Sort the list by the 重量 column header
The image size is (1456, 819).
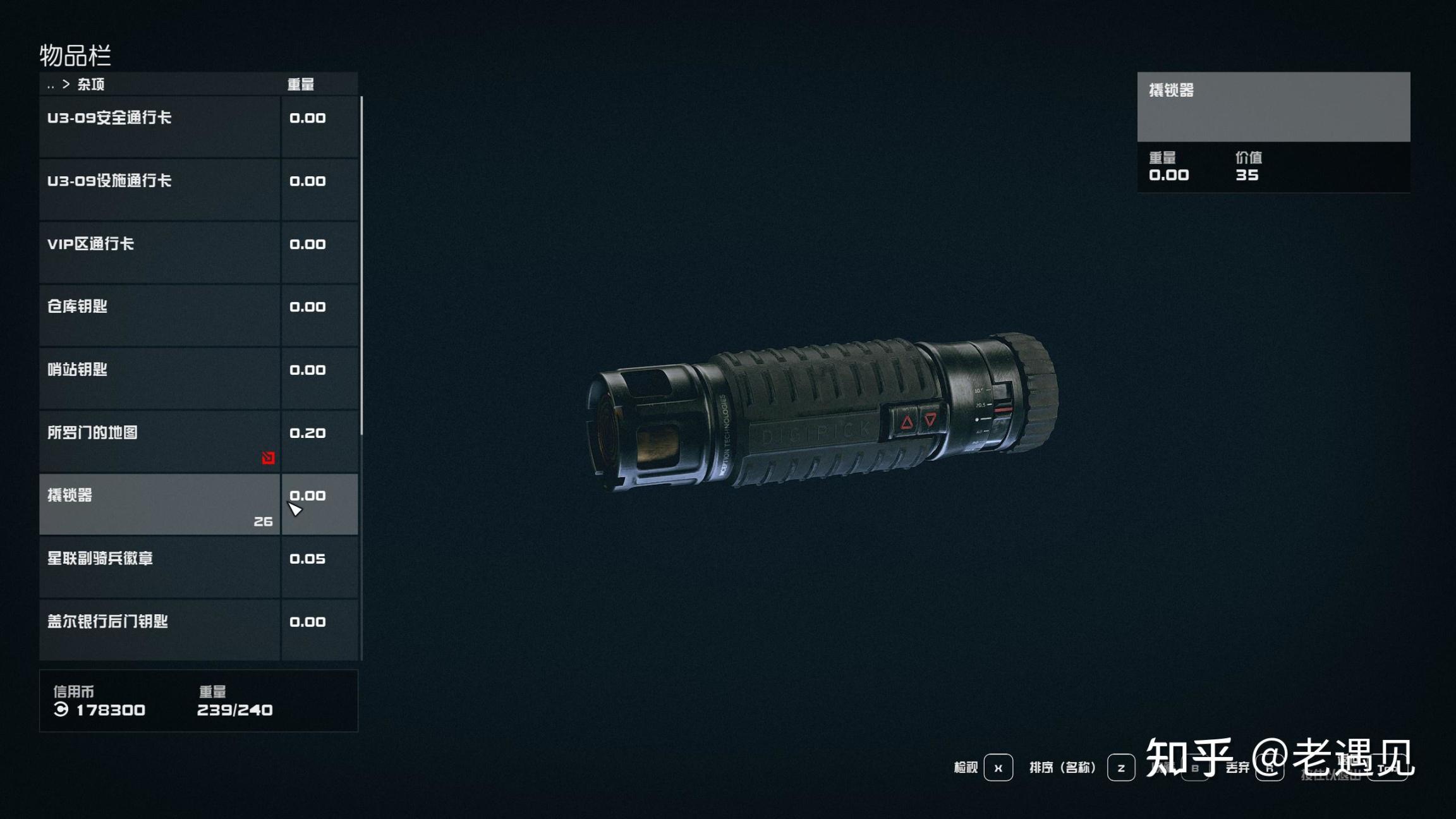coord(301,85)
